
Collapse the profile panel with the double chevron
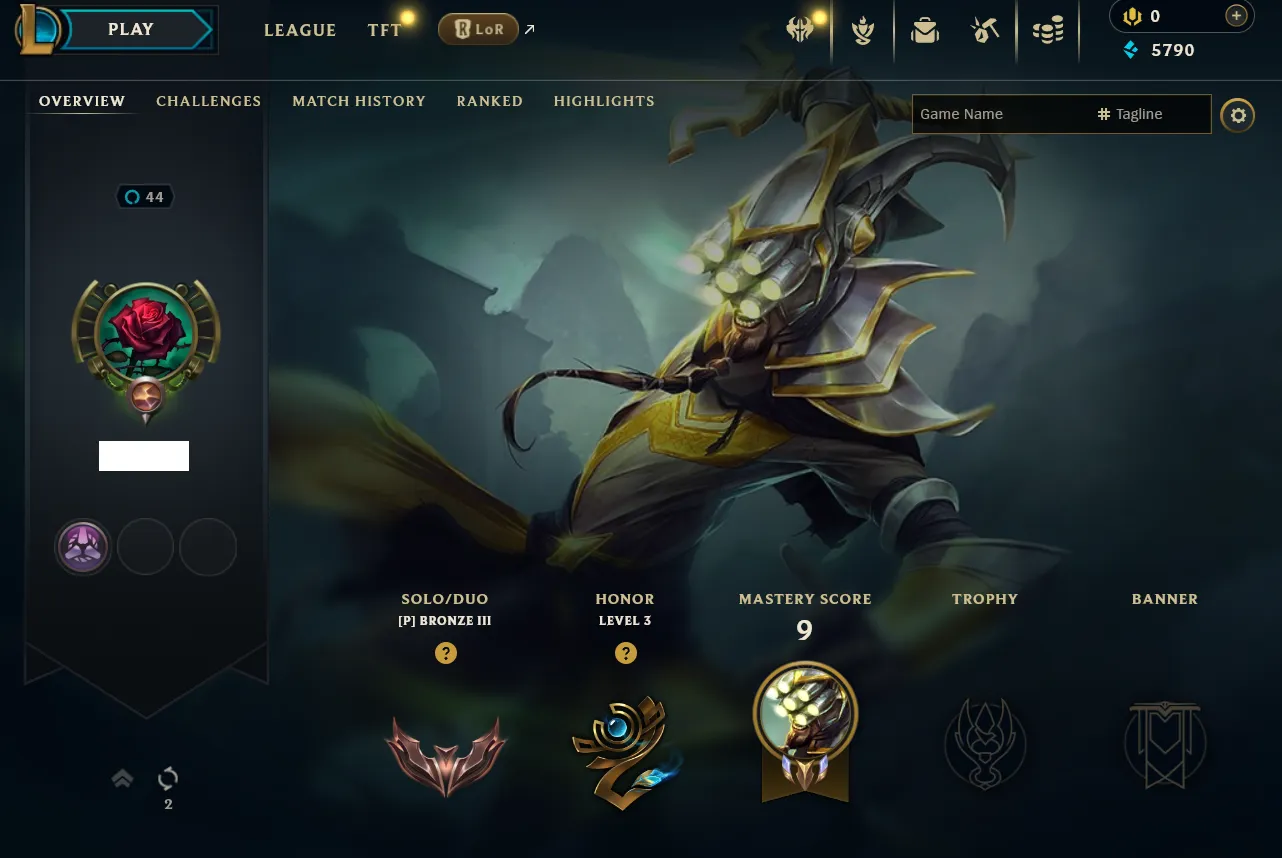tap(122, 778)
